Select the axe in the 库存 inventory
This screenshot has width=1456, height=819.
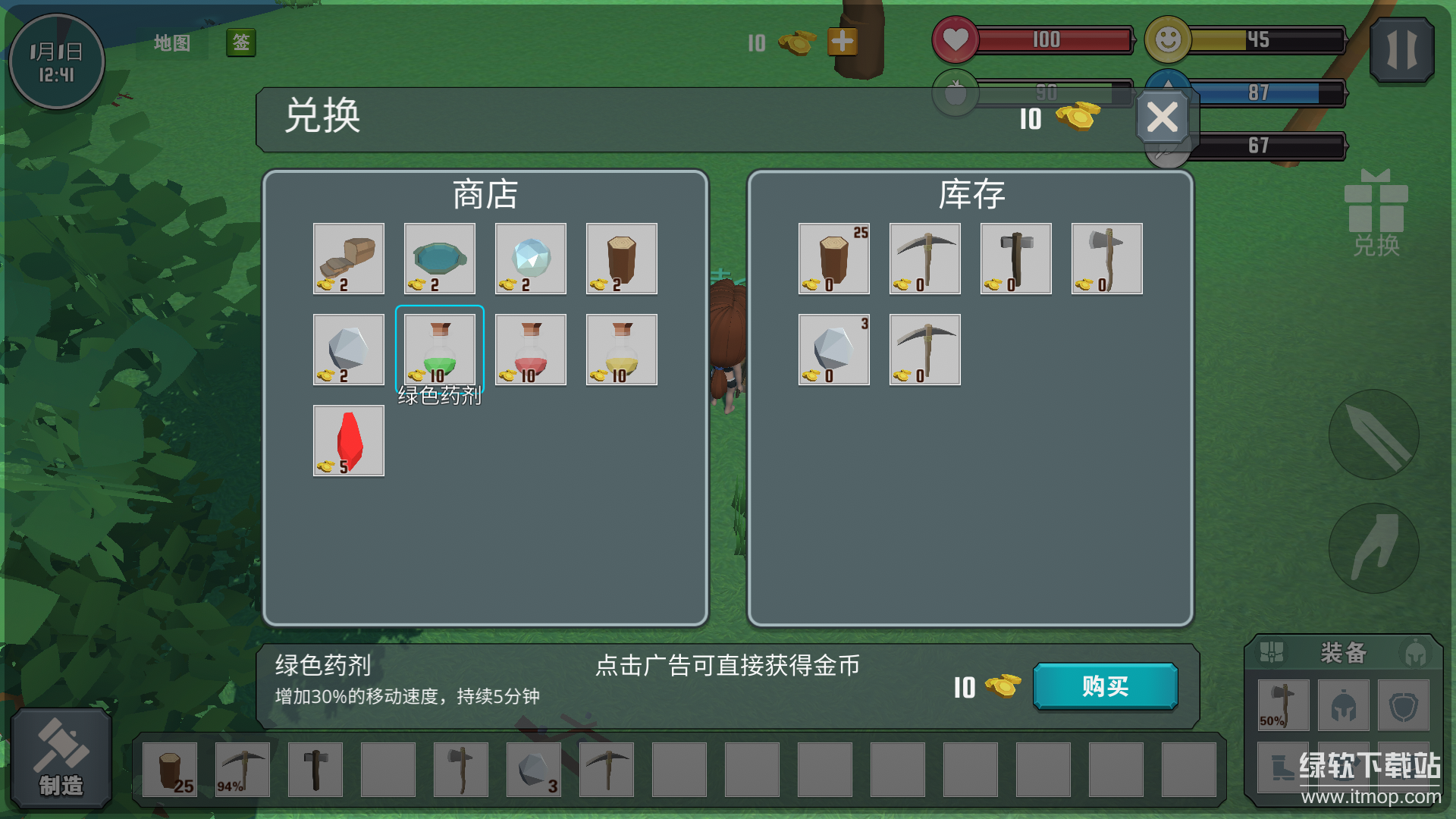[x=1106, y=259]
